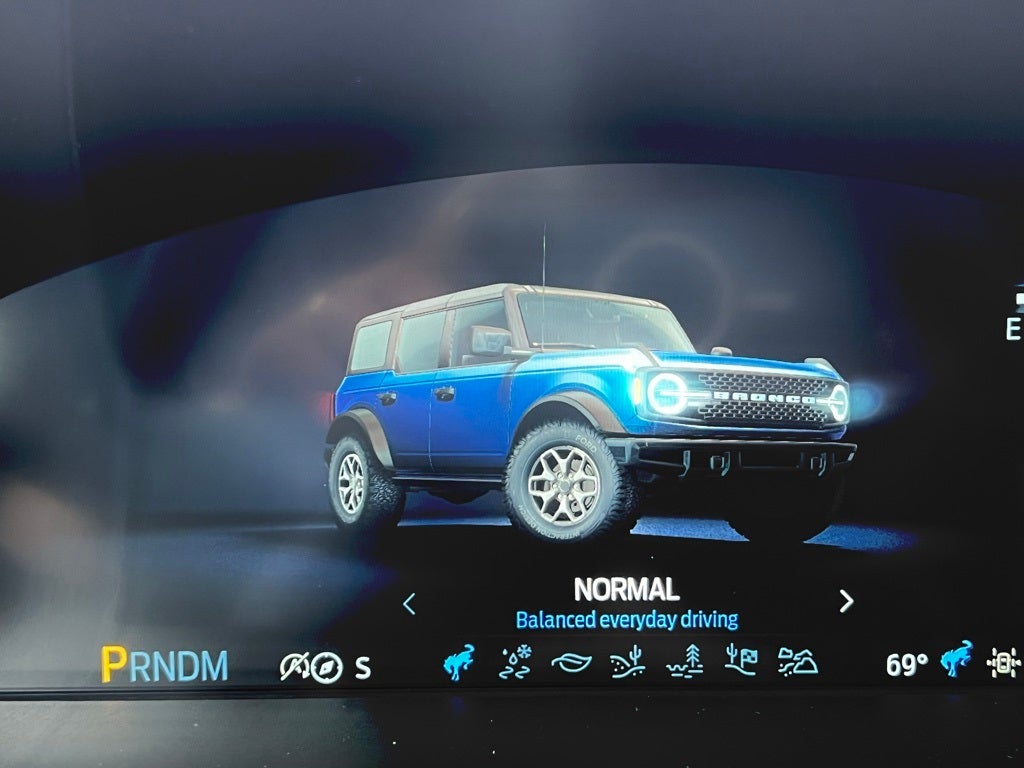Click the crossed-out gauge icon
The height and width of the screenshot is (768, 1024).
point(294,667)
